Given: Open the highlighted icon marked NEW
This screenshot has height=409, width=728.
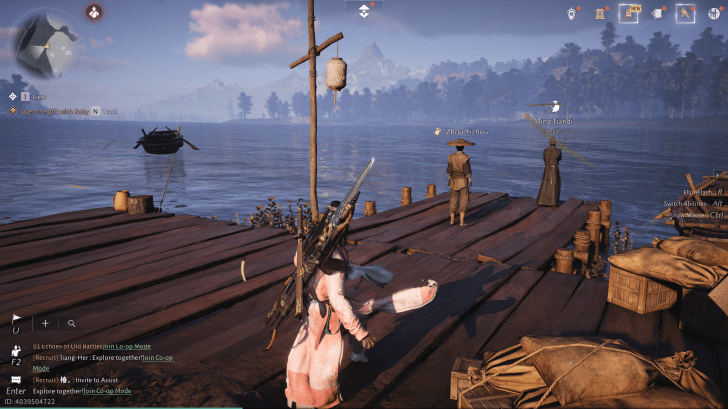Looking at the screenshot, I should (x=630, y=14).
